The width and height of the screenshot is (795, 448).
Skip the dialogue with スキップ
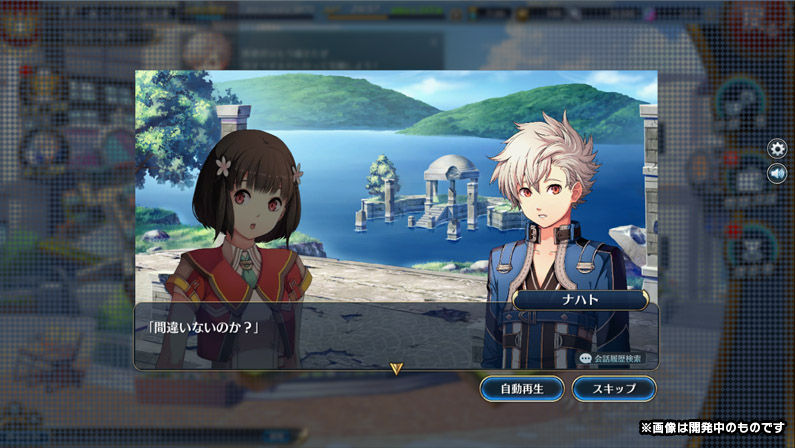coord(614,388)
